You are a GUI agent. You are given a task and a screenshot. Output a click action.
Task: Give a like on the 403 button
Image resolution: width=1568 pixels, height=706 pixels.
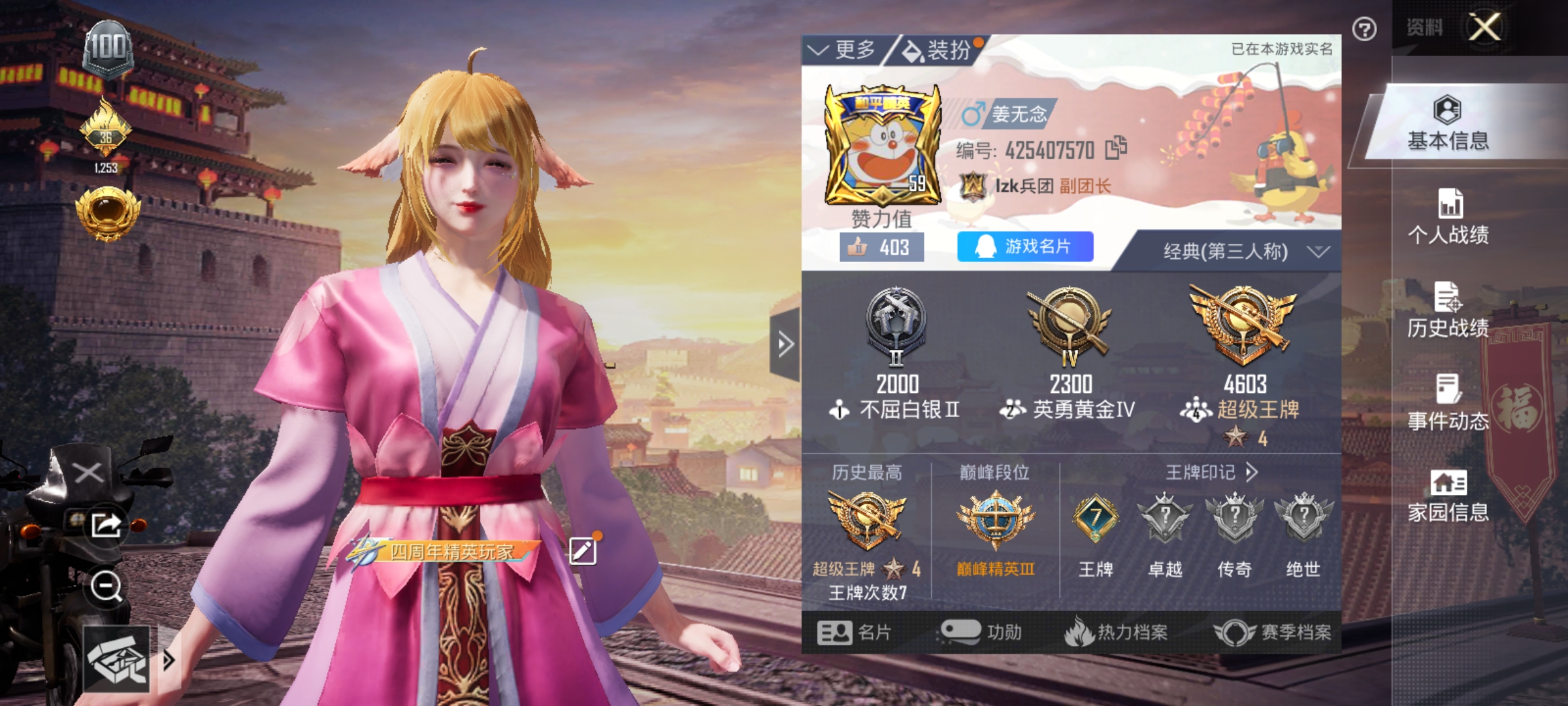tap(881, 248)
